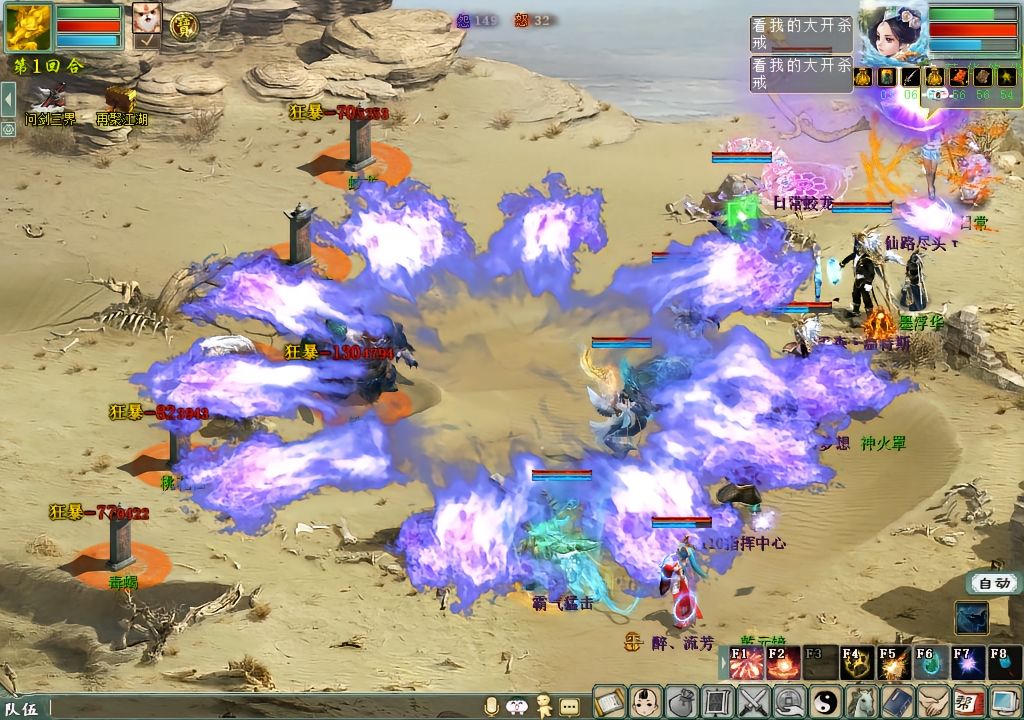
Task: Open the handshake friends panel
Action: click(x=931, y=701)
